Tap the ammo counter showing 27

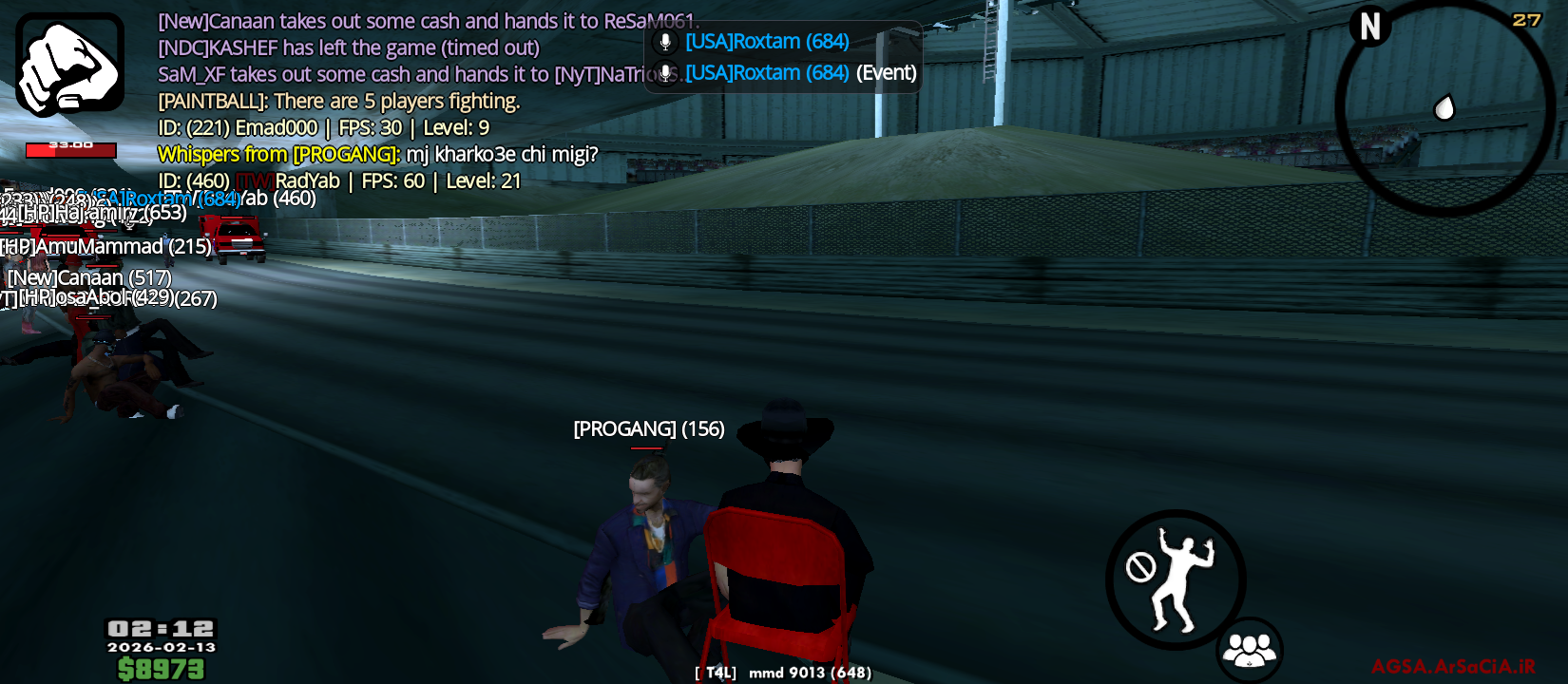pyautogui.click(x=1529, y=17)
